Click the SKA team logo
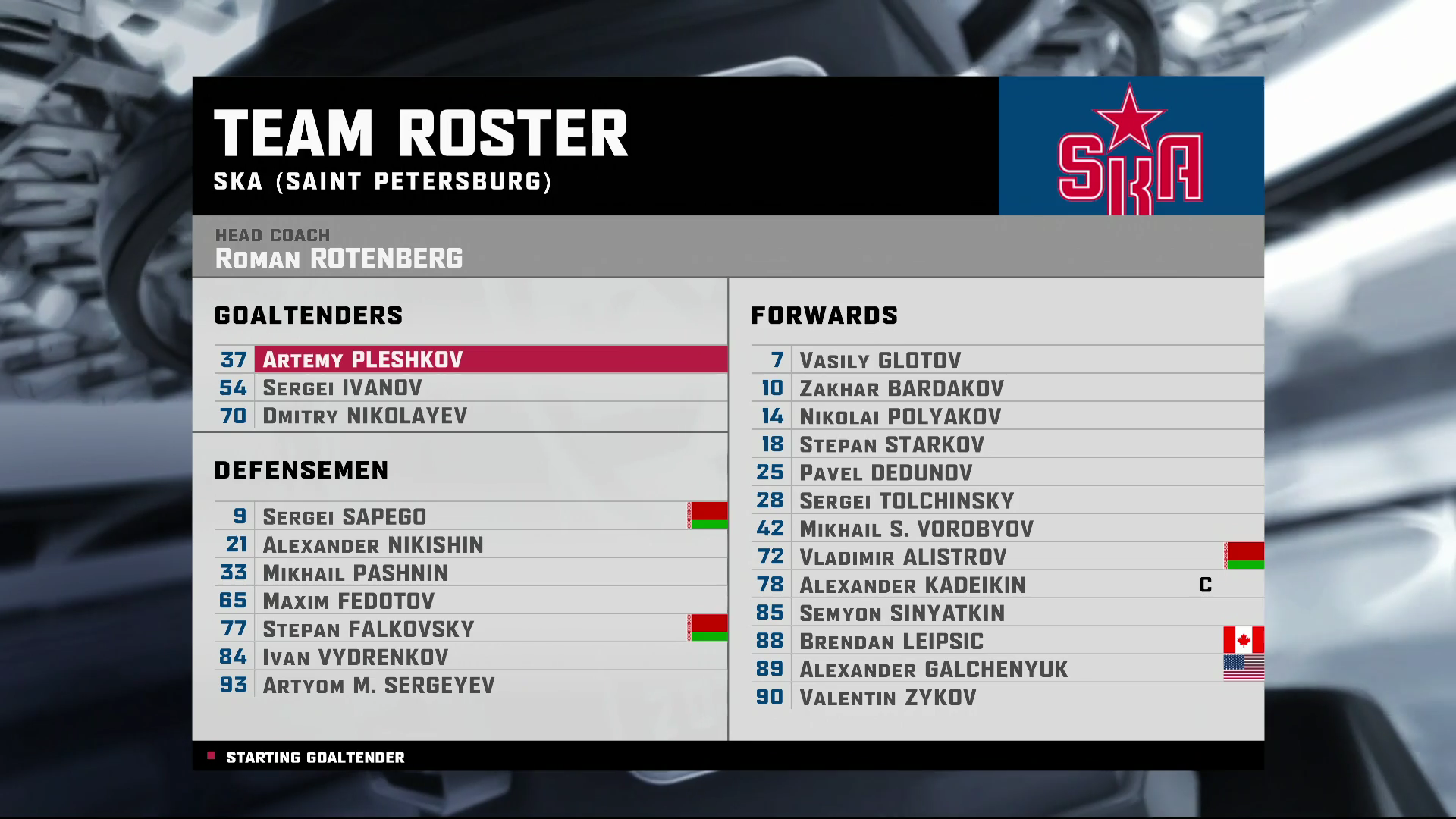This screenshot has width=1456, height=819. click(x=1130, y=146)
